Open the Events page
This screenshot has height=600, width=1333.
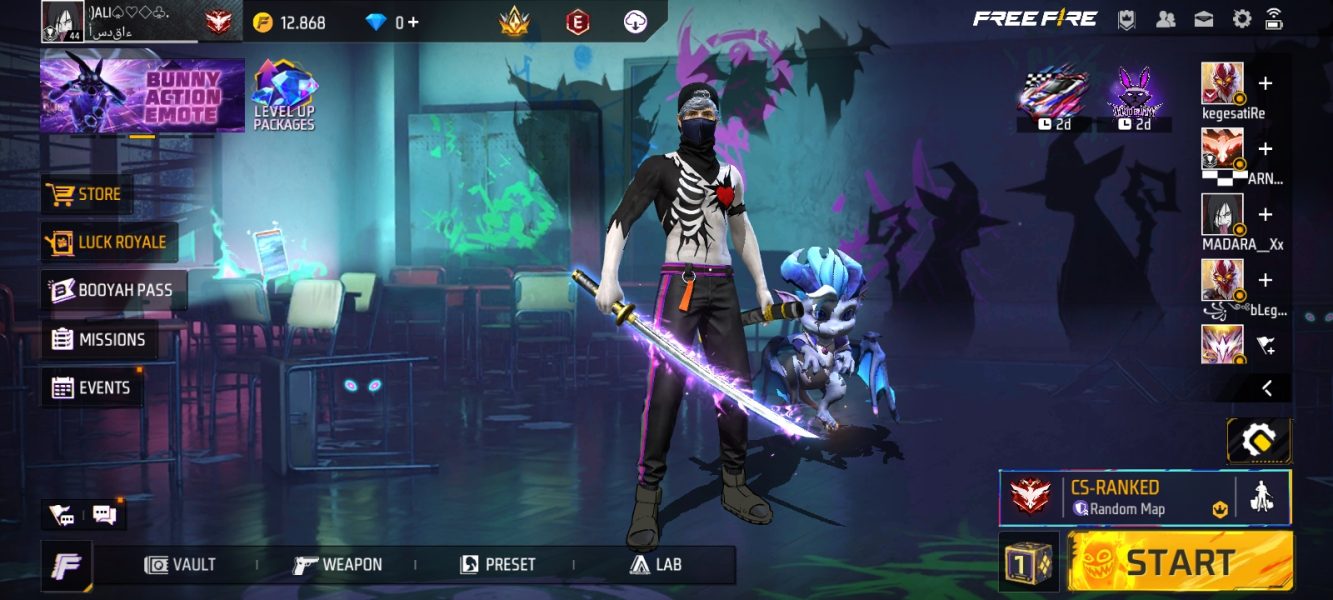(x=92, y=388)
